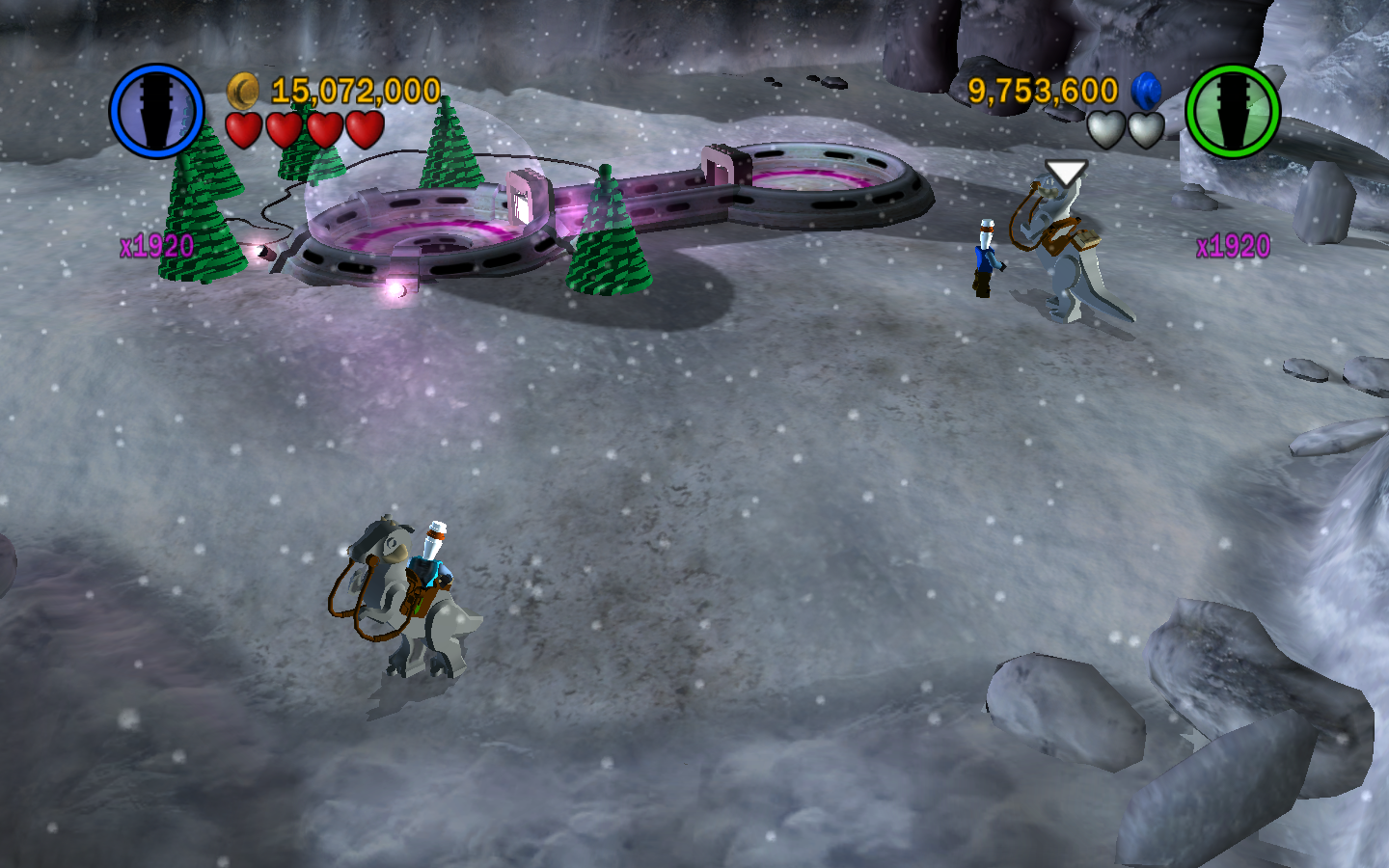
Task: Select the blue-ringed player one character portrait
Action: [x=156, y=111]
